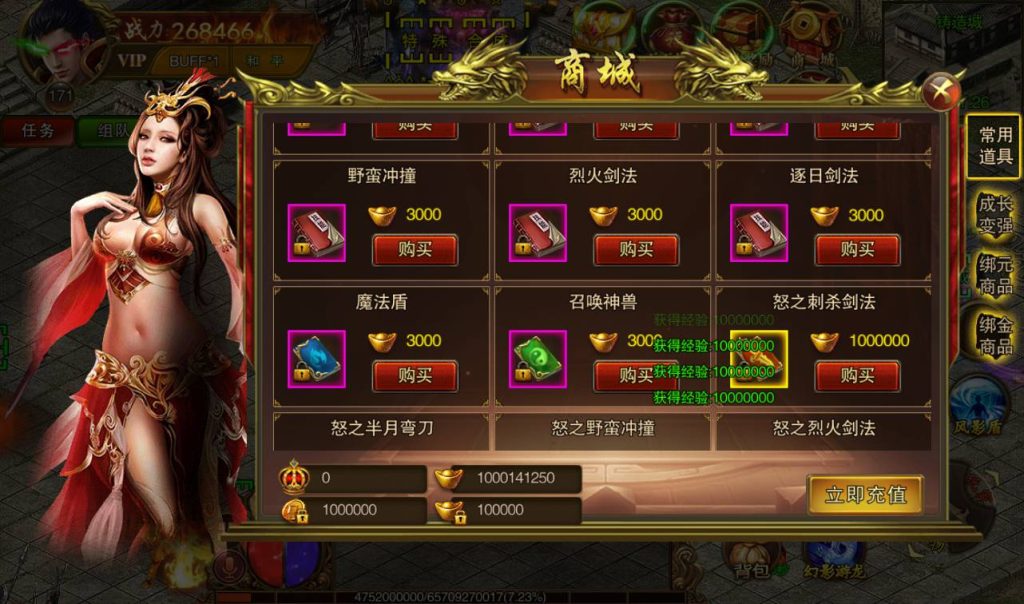The height and width of the screenshot is (604, 1024).
Task: Select the 绑元商品 tab
Action: [995, 274]
